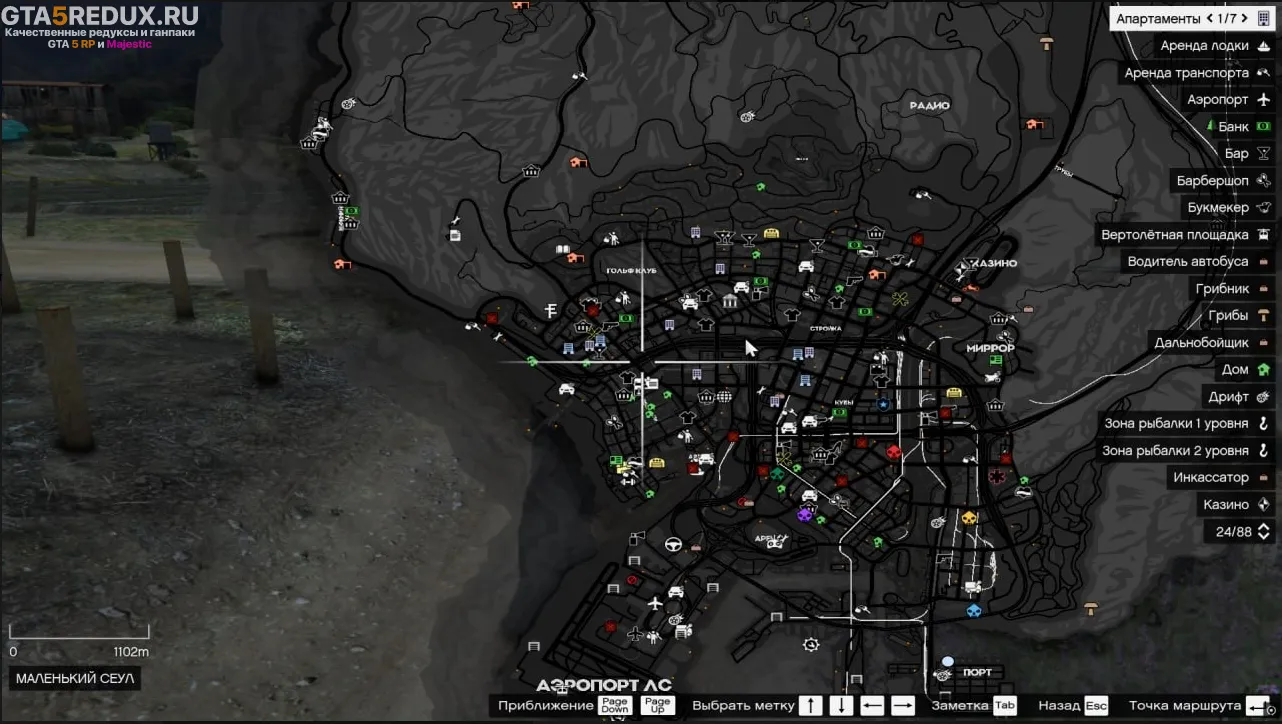Select the Аренда лодки legend entry
Screen dimensions: 1282x724
1204,46
